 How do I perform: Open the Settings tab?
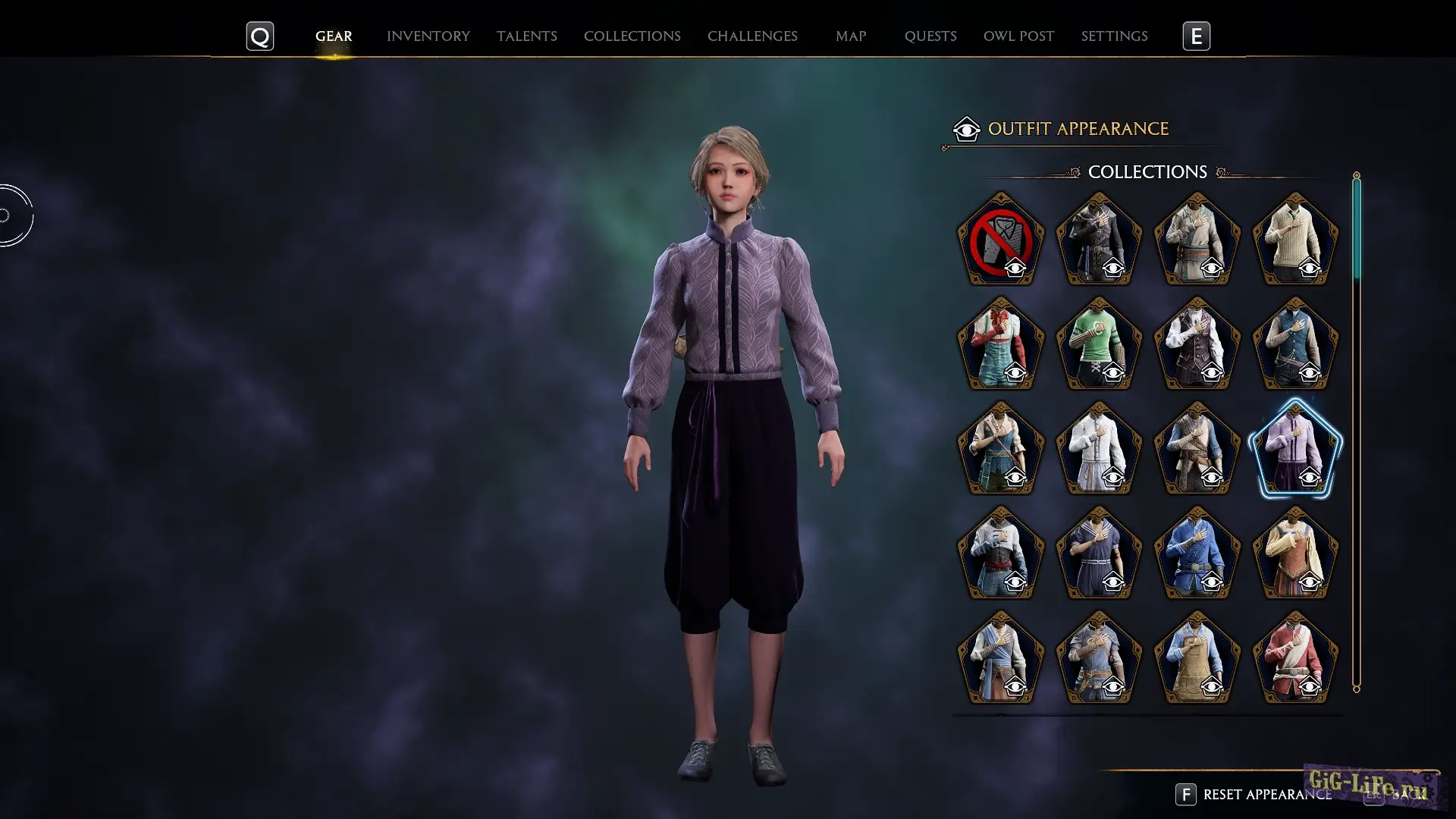[1113, 36]
